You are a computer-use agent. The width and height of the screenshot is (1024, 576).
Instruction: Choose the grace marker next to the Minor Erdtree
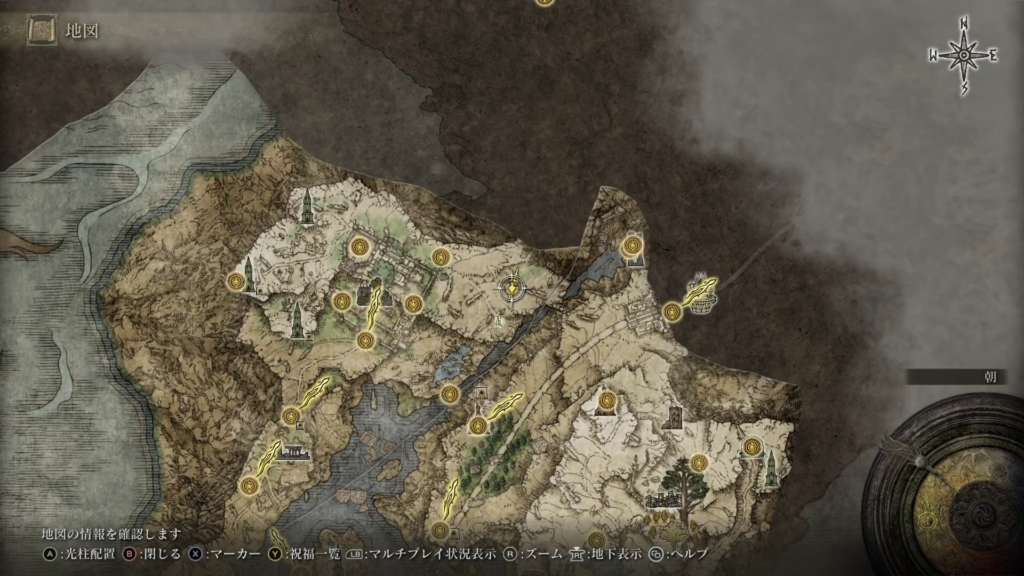click(700, 462)
